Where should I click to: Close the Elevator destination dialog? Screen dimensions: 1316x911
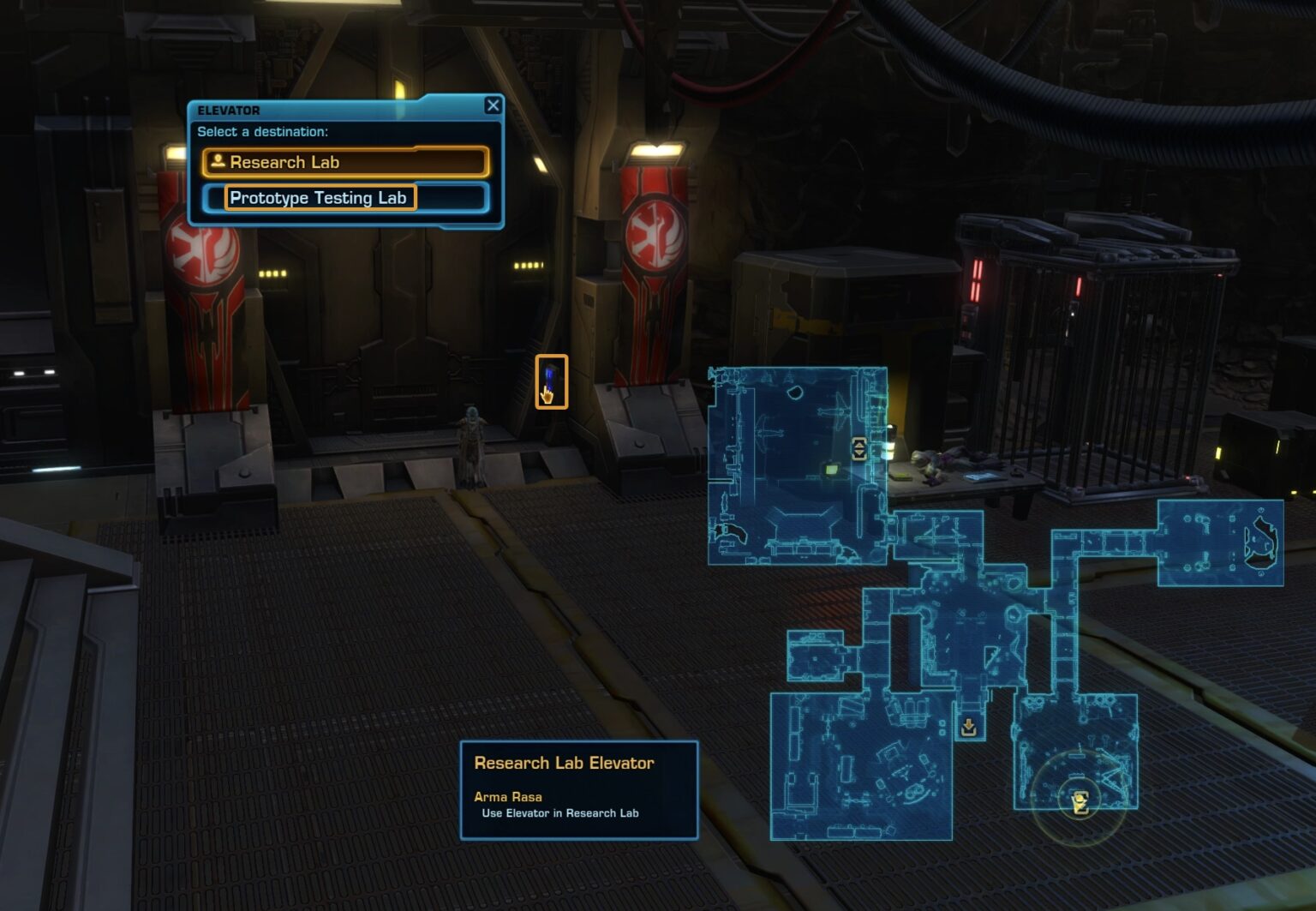coord(493,105)
